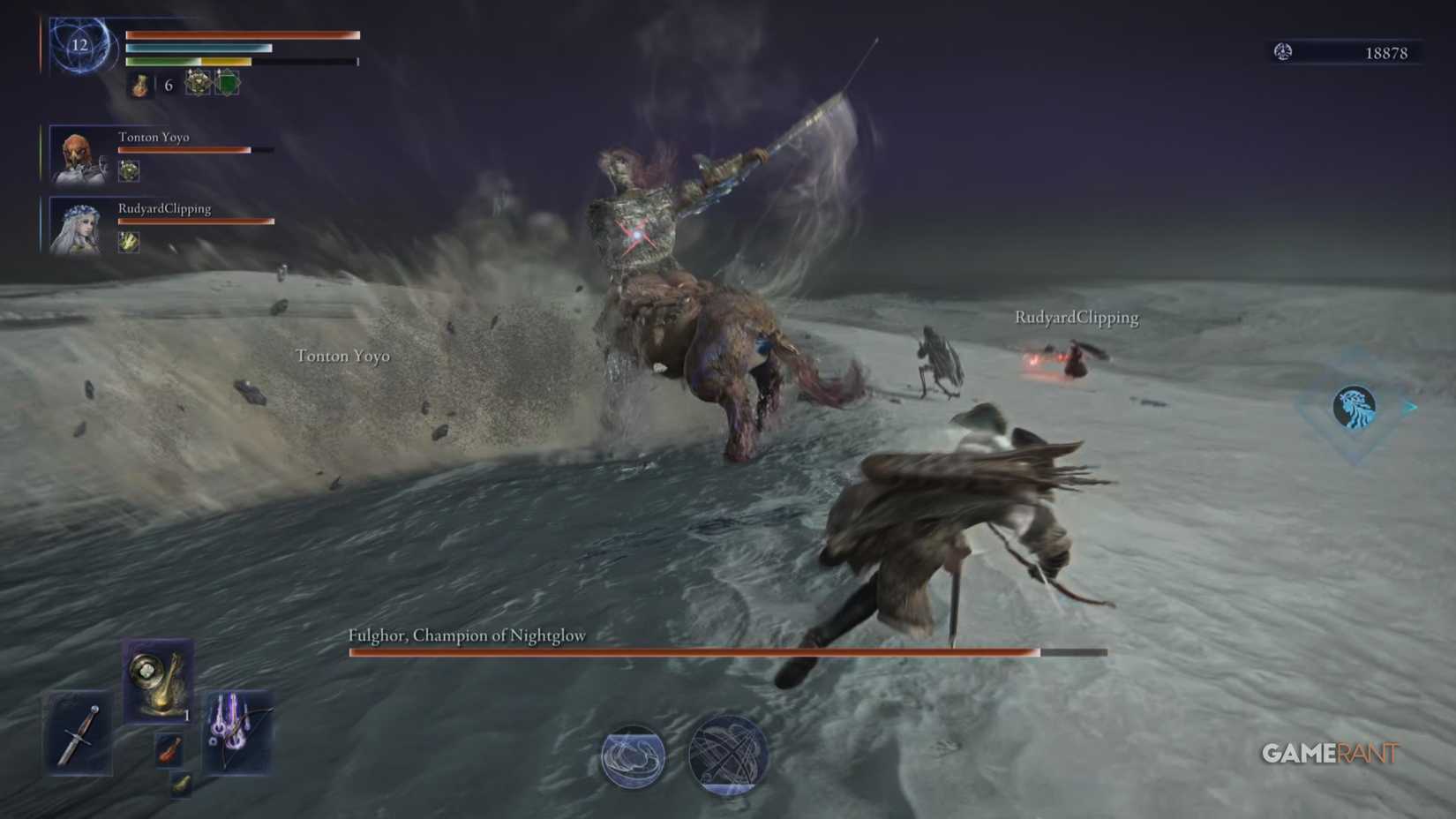Activate the Ultimate Art swirl icon
Image resolution: width=1456 pixels, height=819 pixels.
[x=724, y=757]
